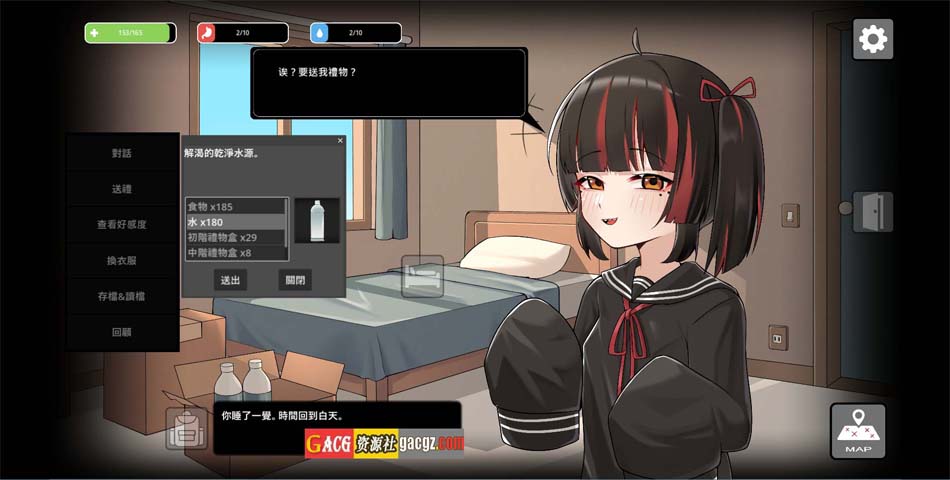Open 存檔&讀檔 save and load

[x=122, y=296]
